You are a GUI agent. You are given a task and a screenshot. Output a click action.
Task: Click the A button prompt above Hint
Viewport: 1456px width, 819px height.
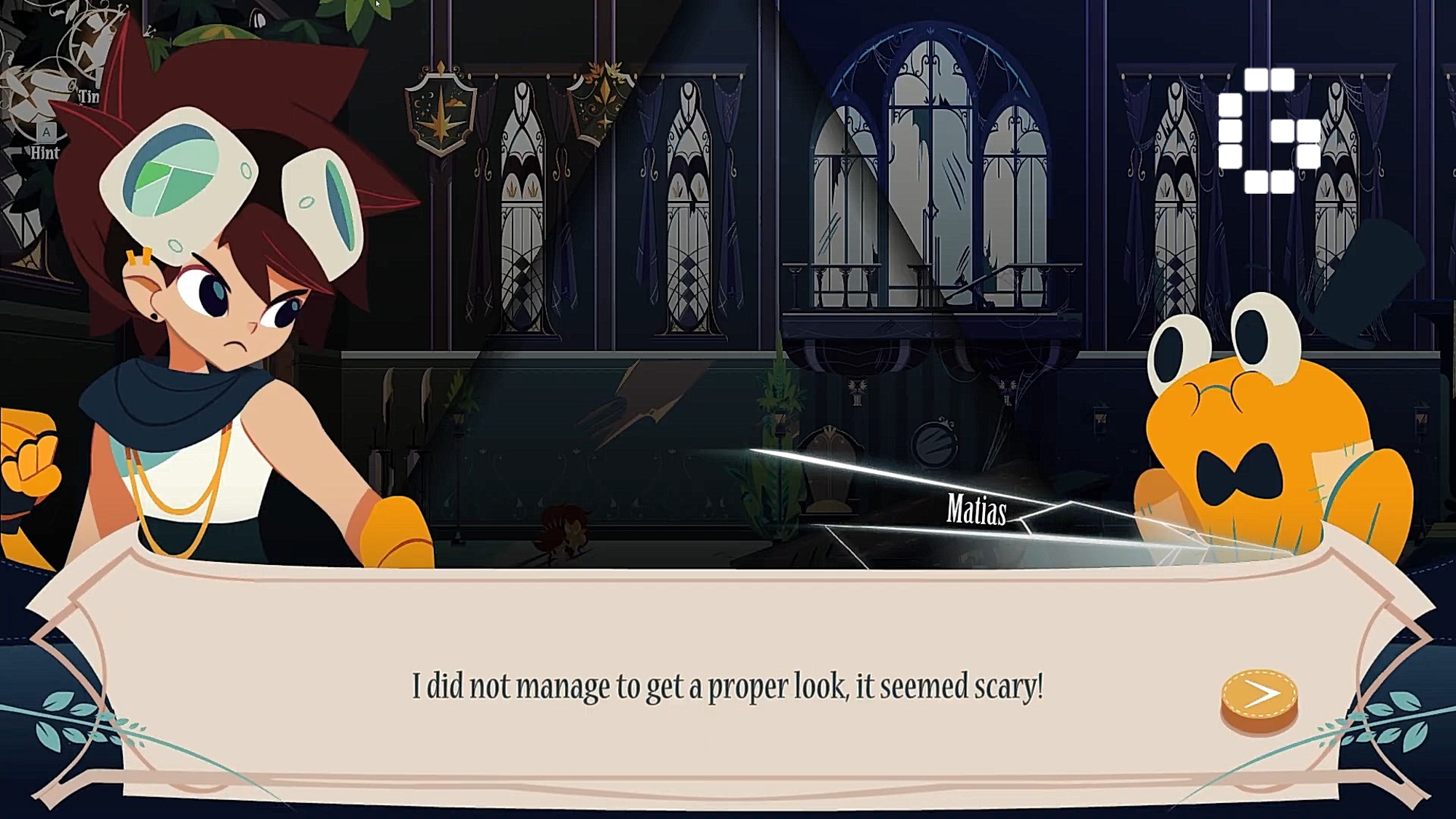(x=45, y=134)
